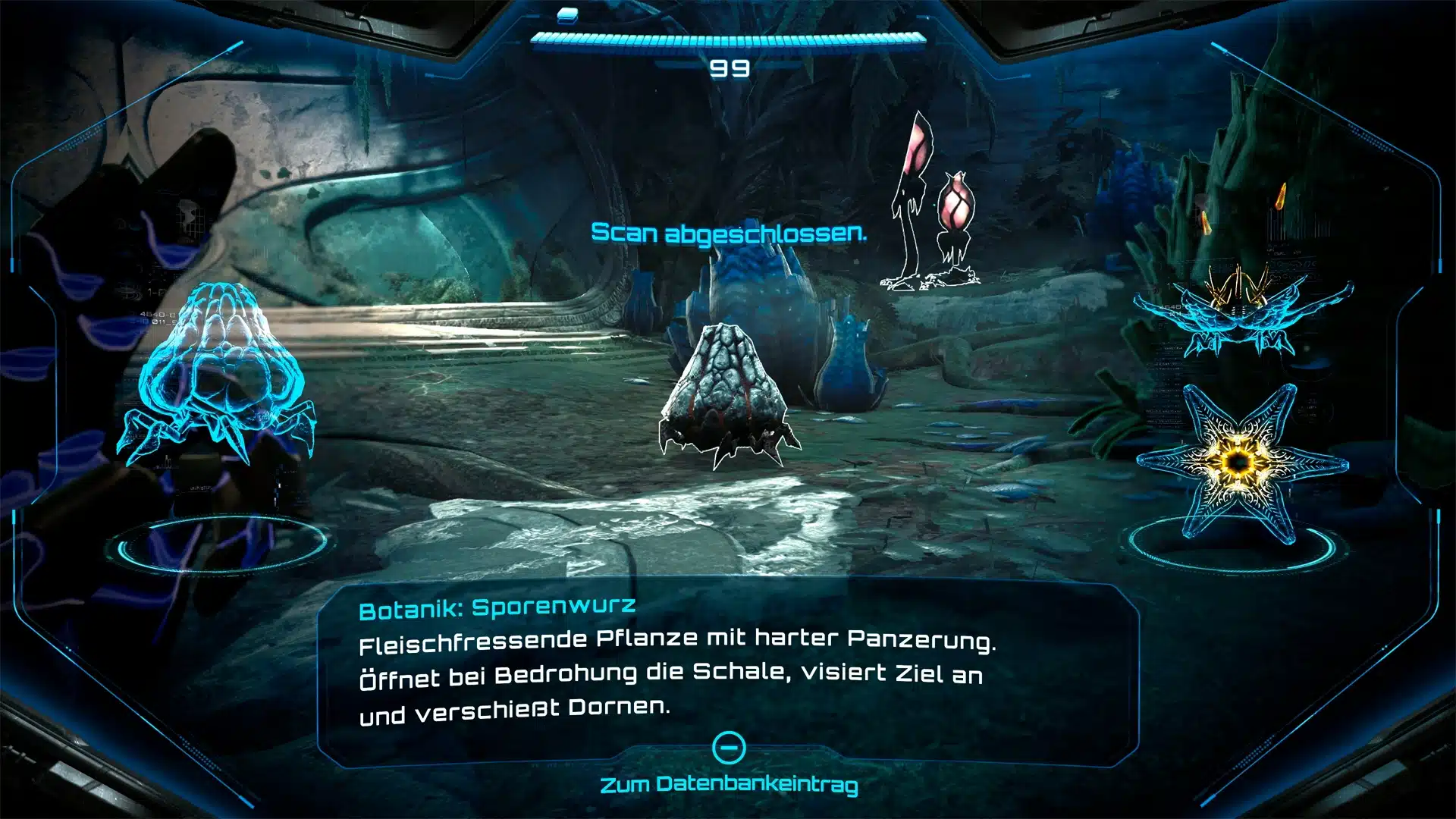Select the white-outlined Sporenwurz scan target
Image resolution: width=1456 pixels, height=819 pixels.
pyautogui.click(x=726, y=394)
